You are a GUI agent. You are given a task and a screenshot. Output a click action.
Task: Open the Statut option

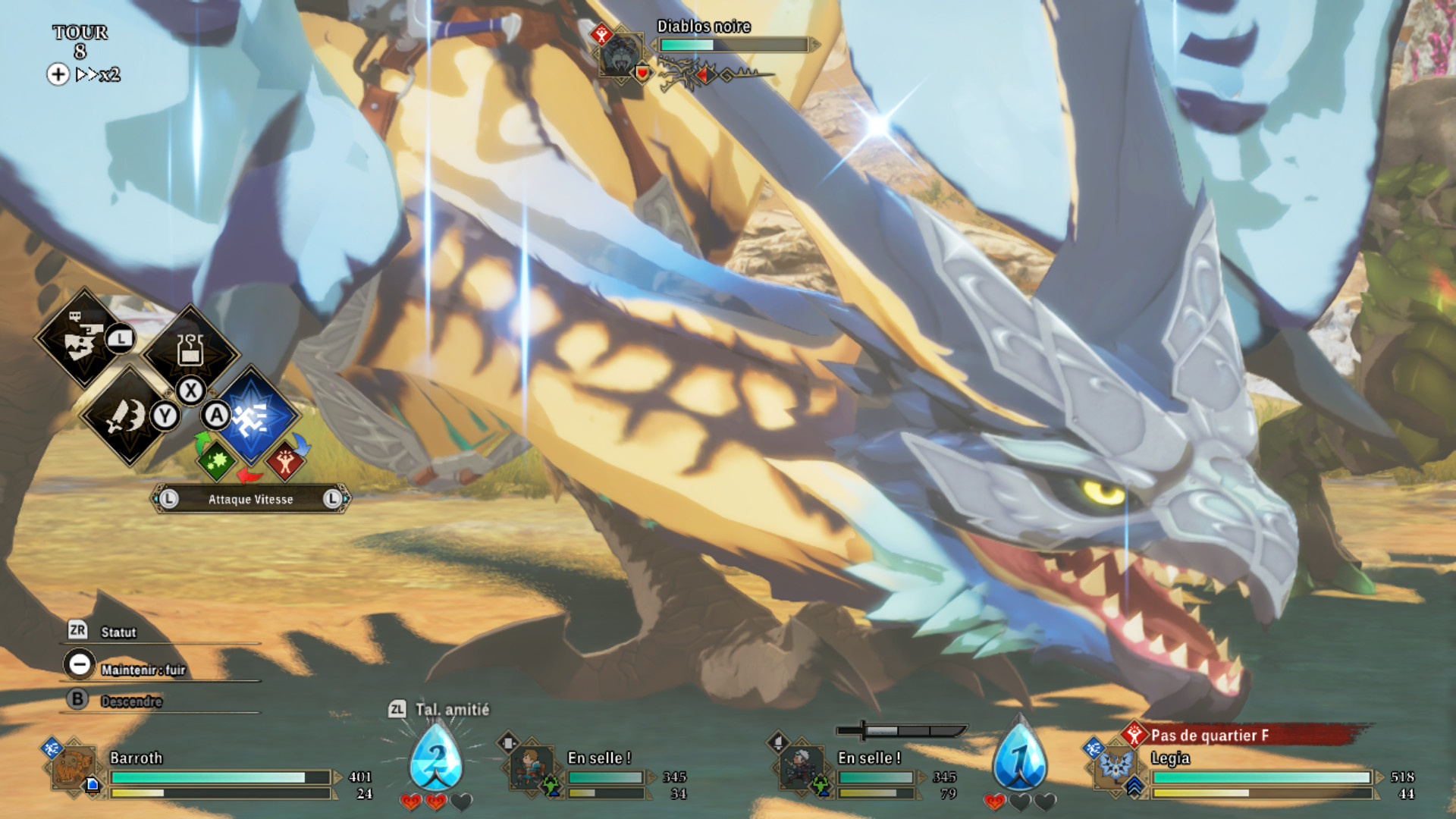pos(118,632)
